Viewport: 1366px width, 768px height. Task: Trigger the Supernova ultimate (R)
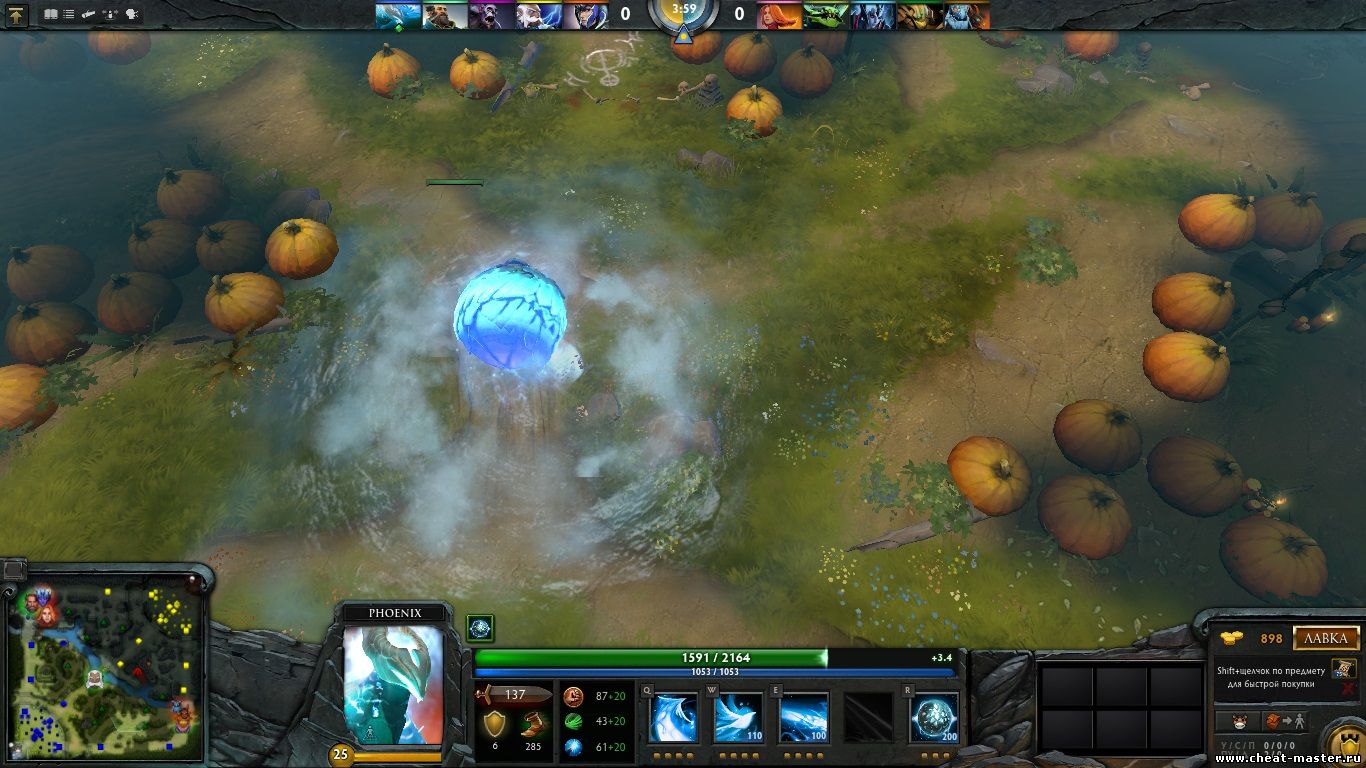(934, 718)
